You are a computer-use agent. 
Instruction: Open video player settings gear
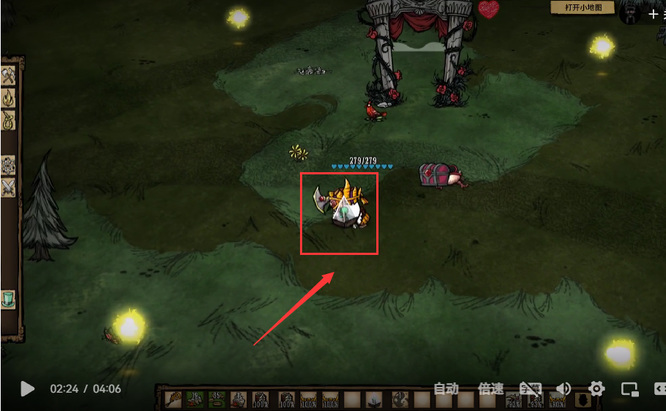[597, 389]
